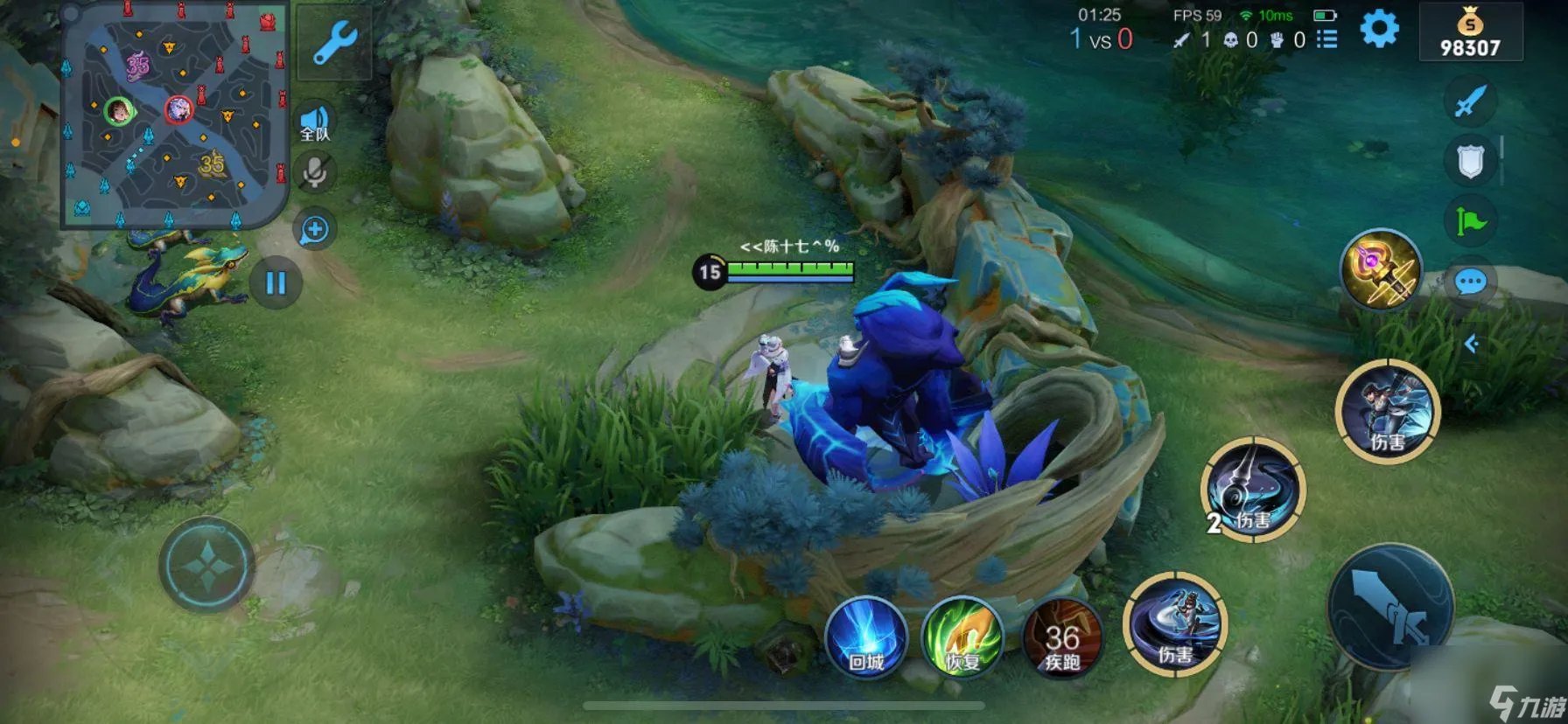
Task: Send the green flag signal
Action: 1470,220
